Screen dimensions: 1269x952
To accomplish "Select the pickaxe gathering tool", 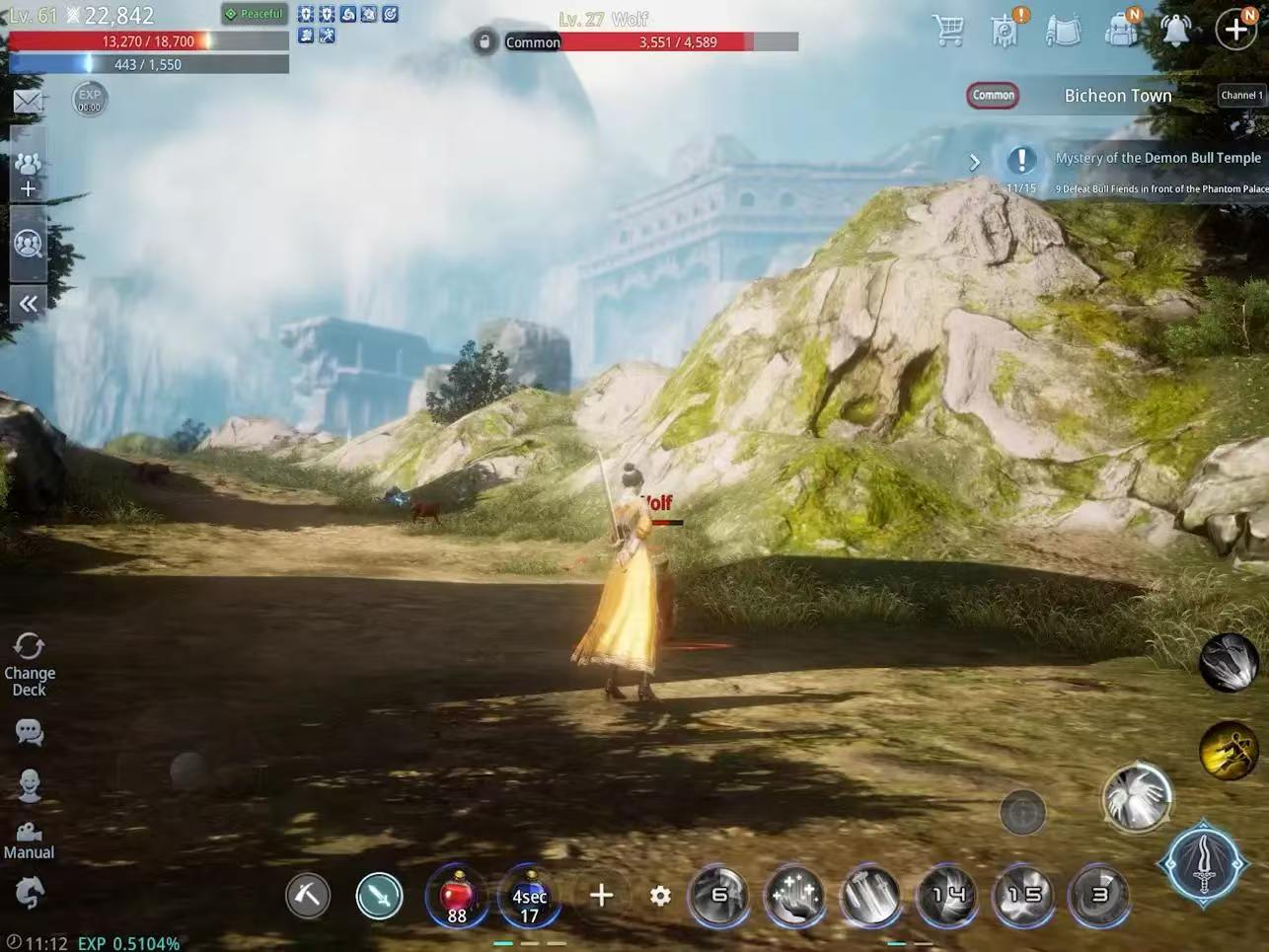I will (308, 896).
